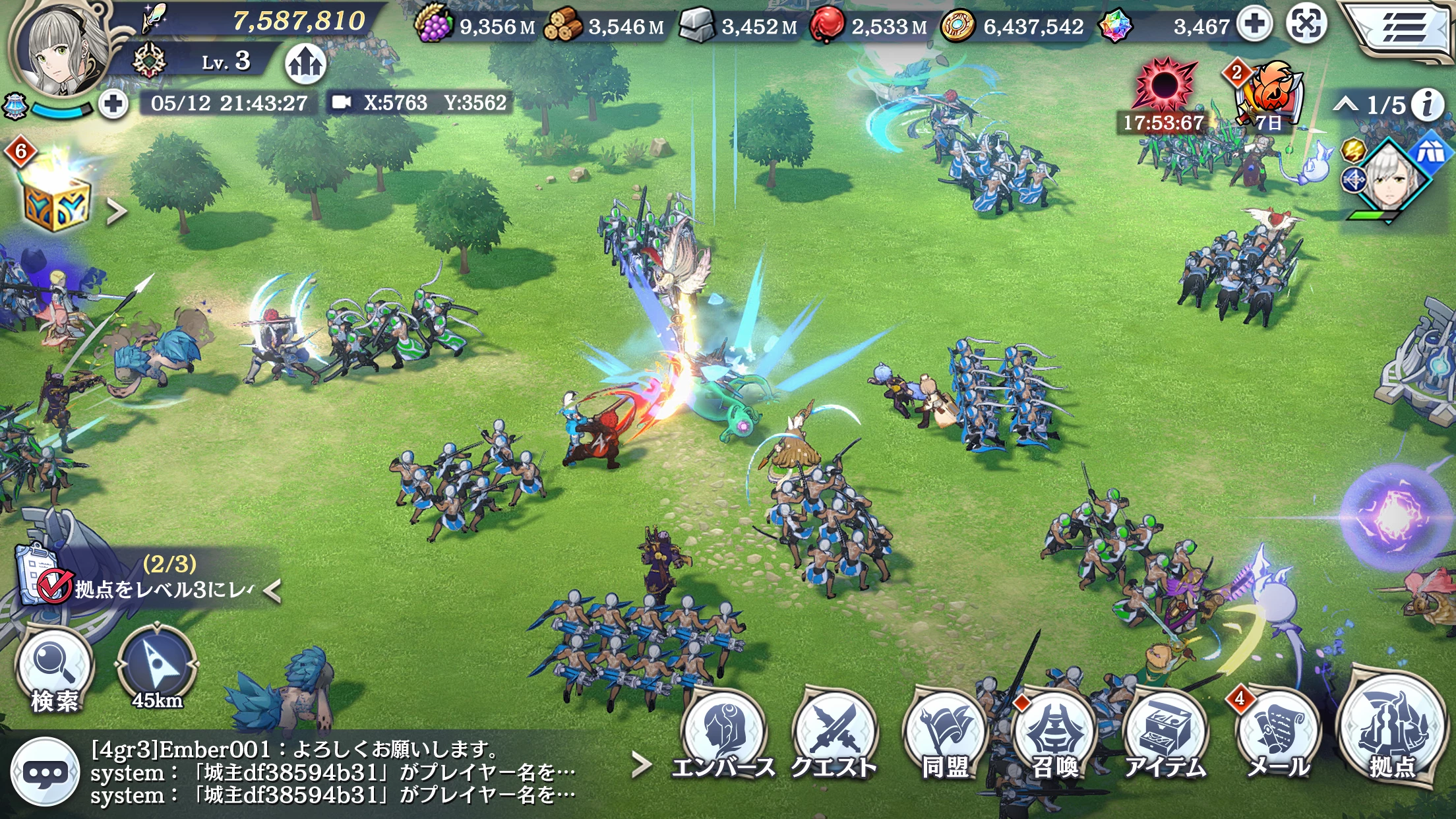Open the アイテム item menu
Image resolution: width=1456 pixels, height=819 pixels.
[x=1166, y=735]
